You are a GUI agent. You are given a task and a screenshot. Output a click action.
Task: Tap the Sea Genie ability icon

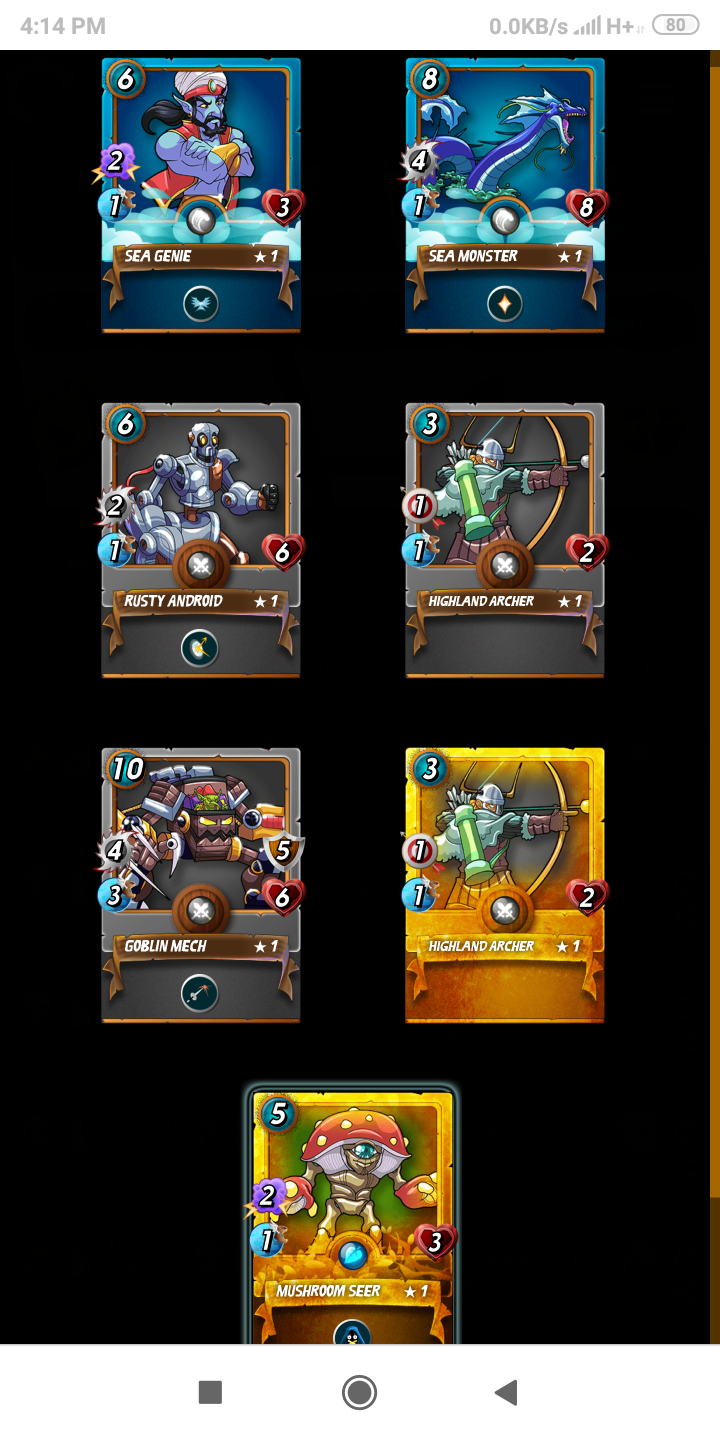(x=200, y=304)
